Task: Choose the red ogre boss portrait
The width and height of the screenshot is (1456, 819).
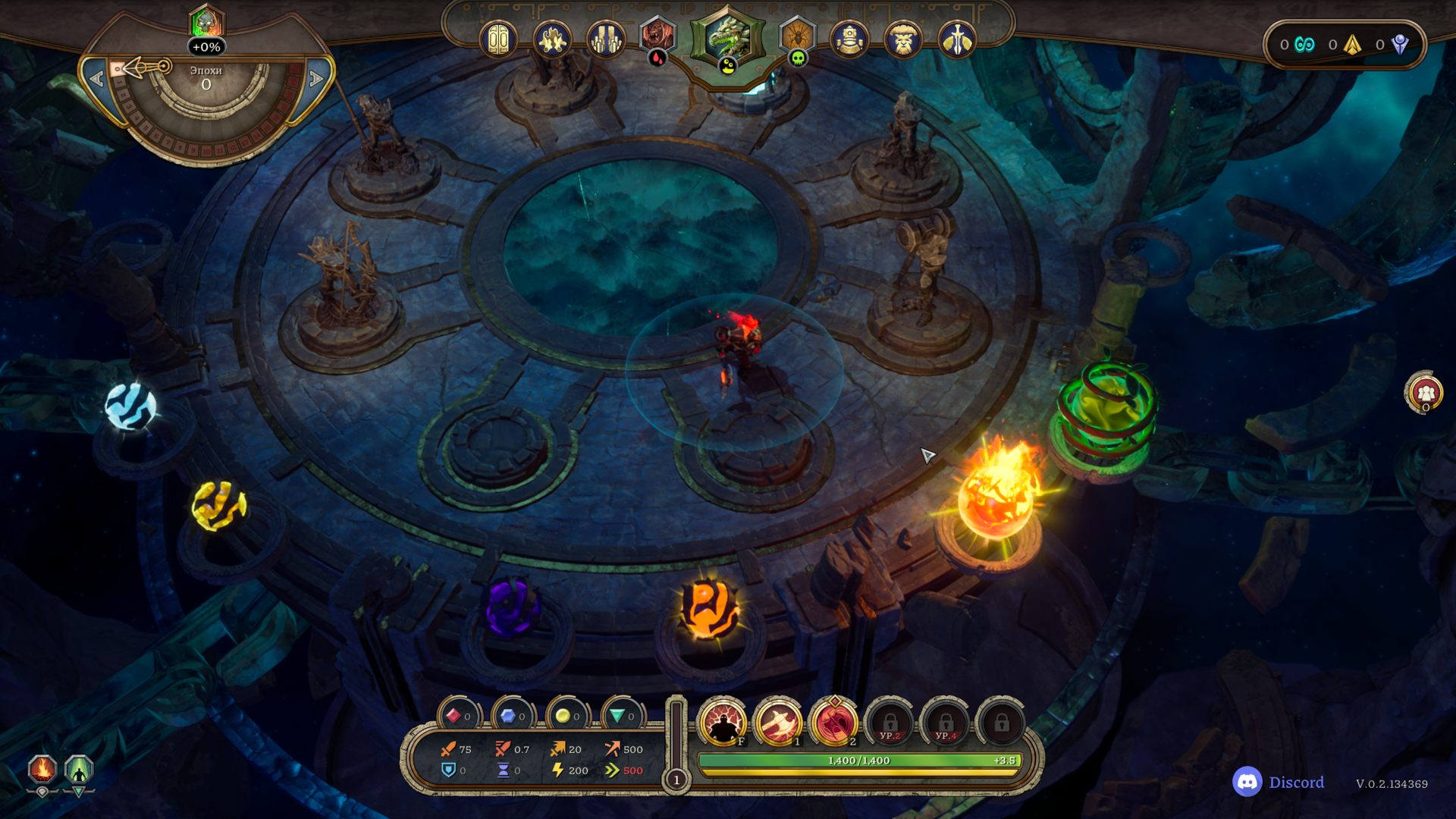Action: point(657,36)
